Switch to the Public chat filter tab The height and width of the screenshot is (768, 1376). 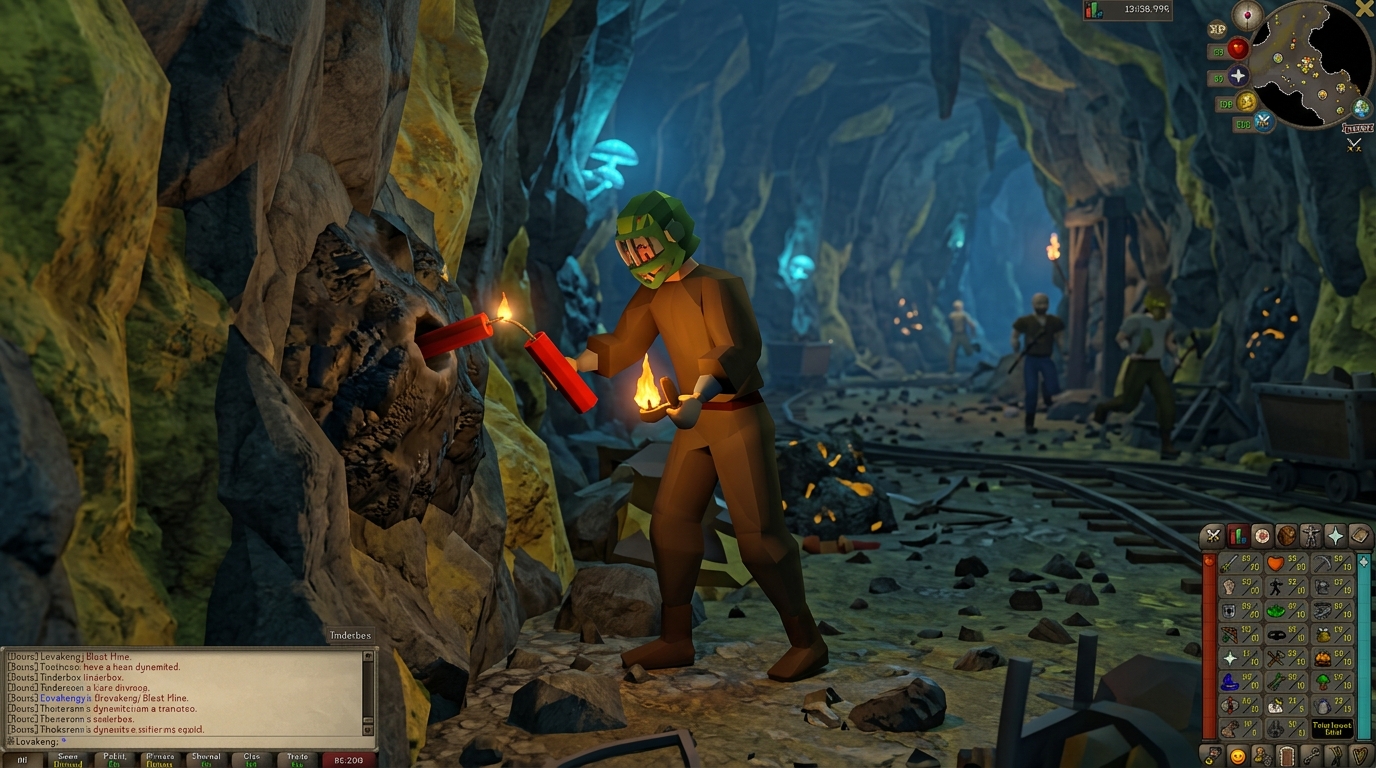tap(115, 759)
